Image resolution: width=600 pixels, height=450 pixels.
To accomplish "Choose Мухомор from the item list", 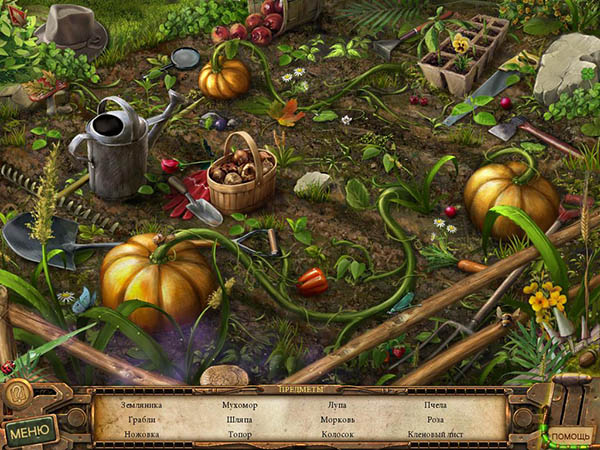I will point(239,404).
